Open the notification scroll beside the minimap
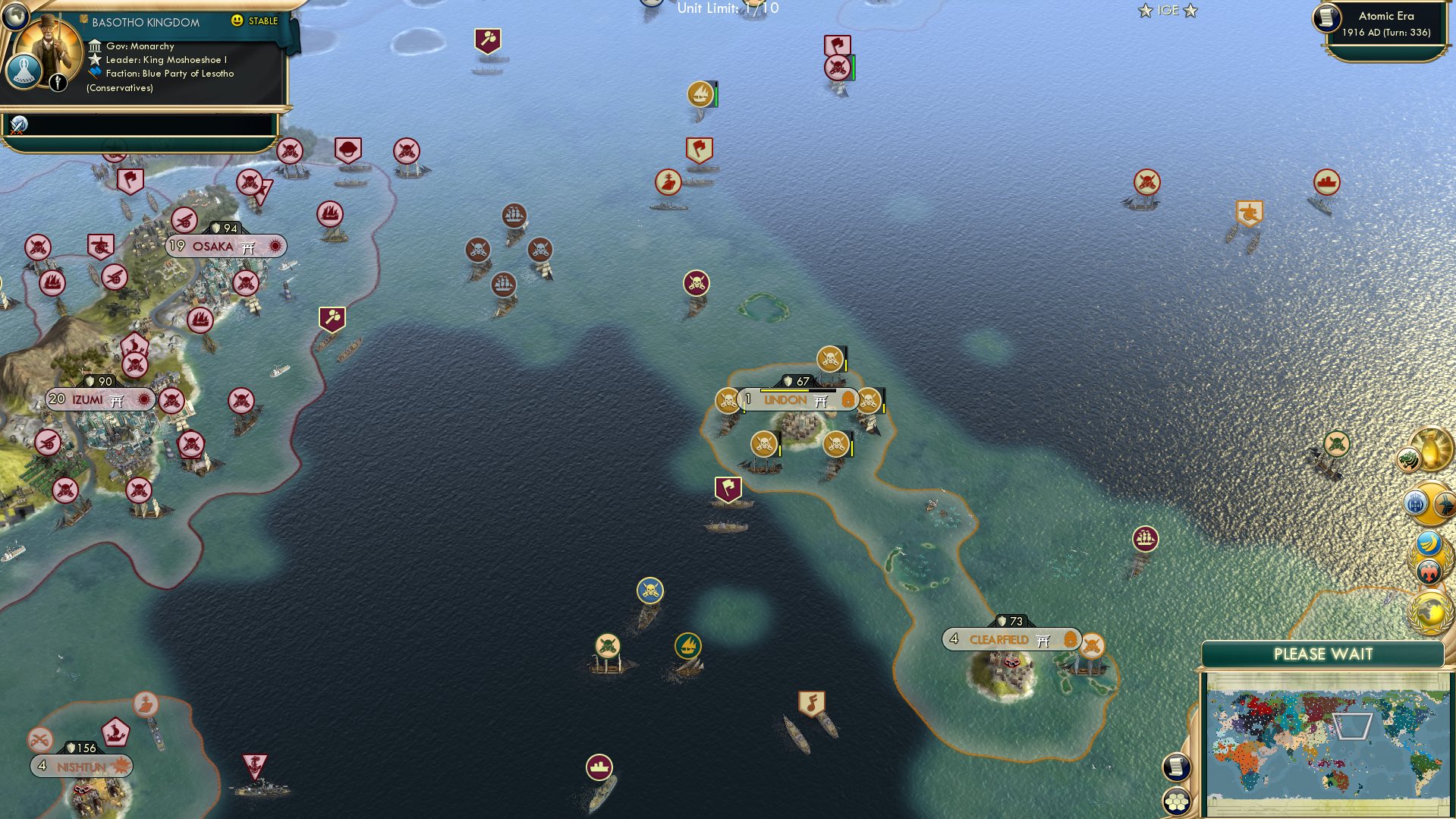Viewport: 1456px width, 819px height. coord(1175,767)
